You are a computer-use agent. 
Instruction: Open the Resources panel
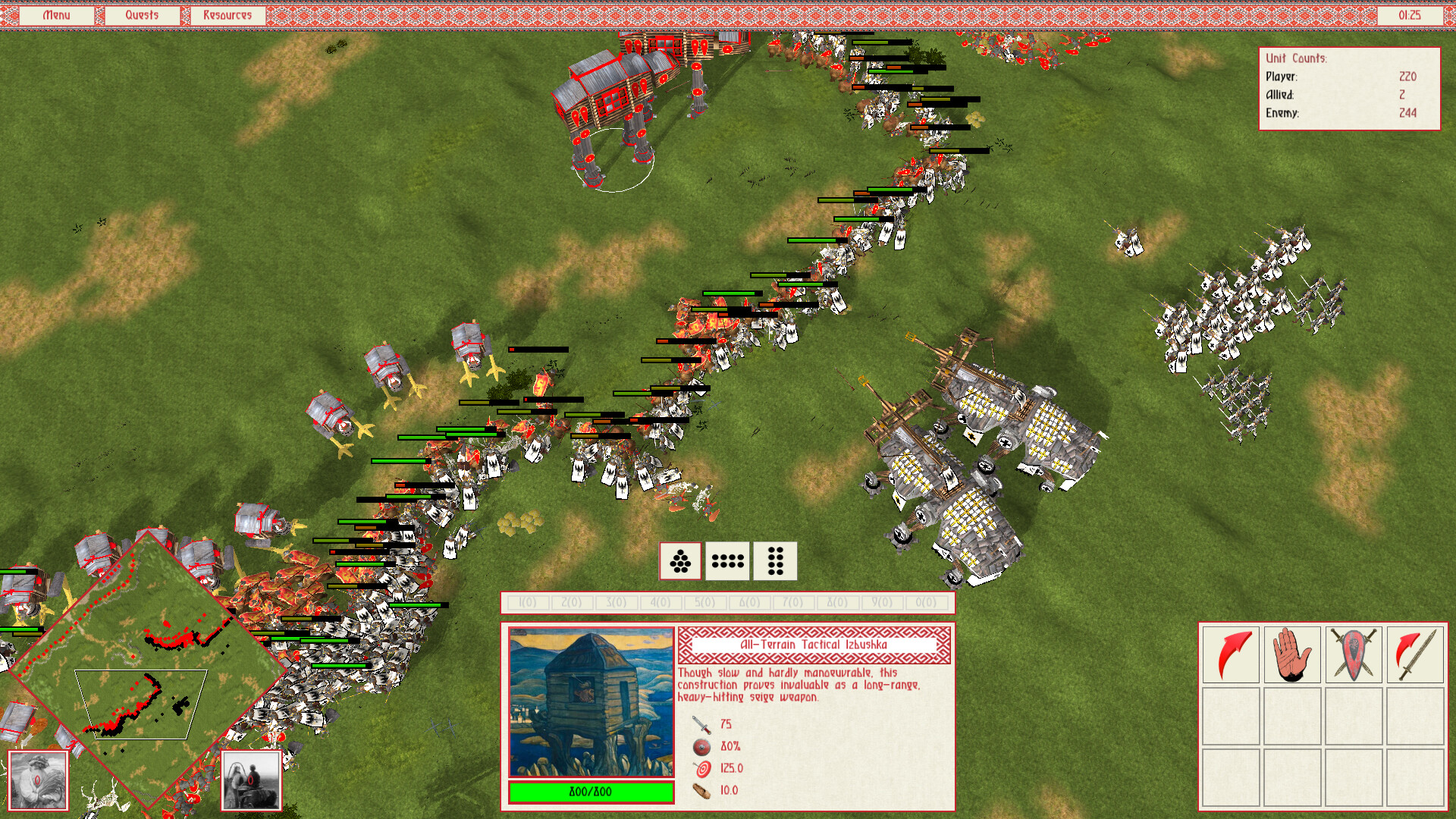[x=227, y=14]
